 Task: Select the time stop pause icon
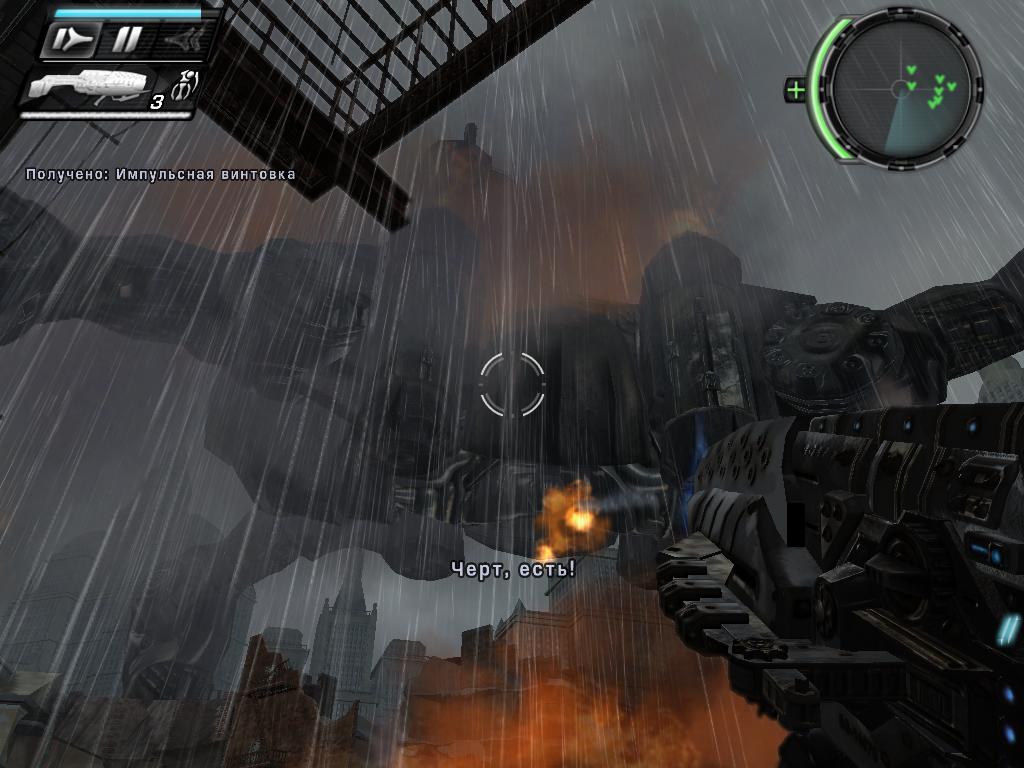click(x=126, y=40)
